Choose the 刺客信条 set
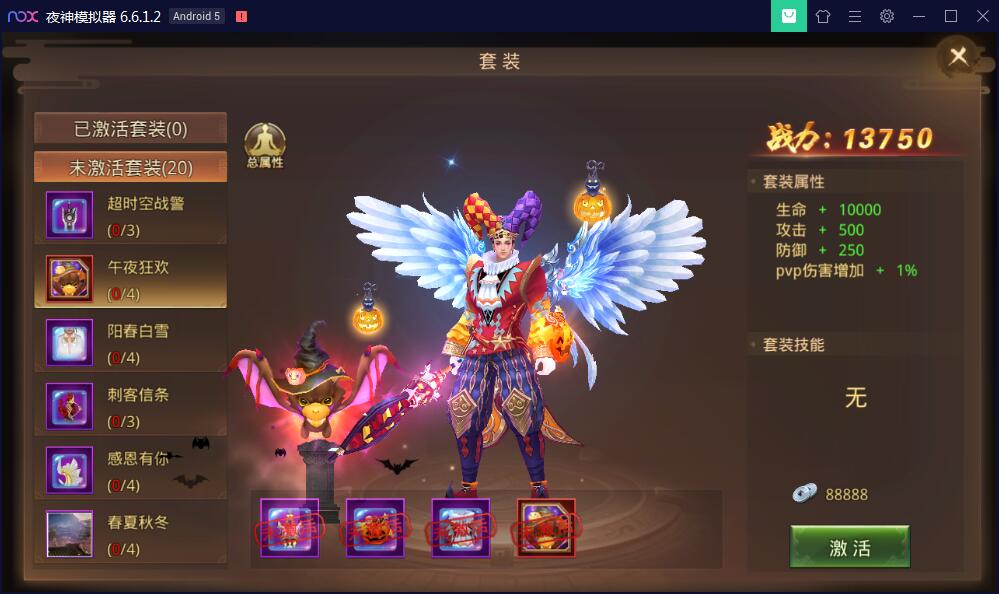The height and width of the screenshot is (594, 999). coord(130,406)
